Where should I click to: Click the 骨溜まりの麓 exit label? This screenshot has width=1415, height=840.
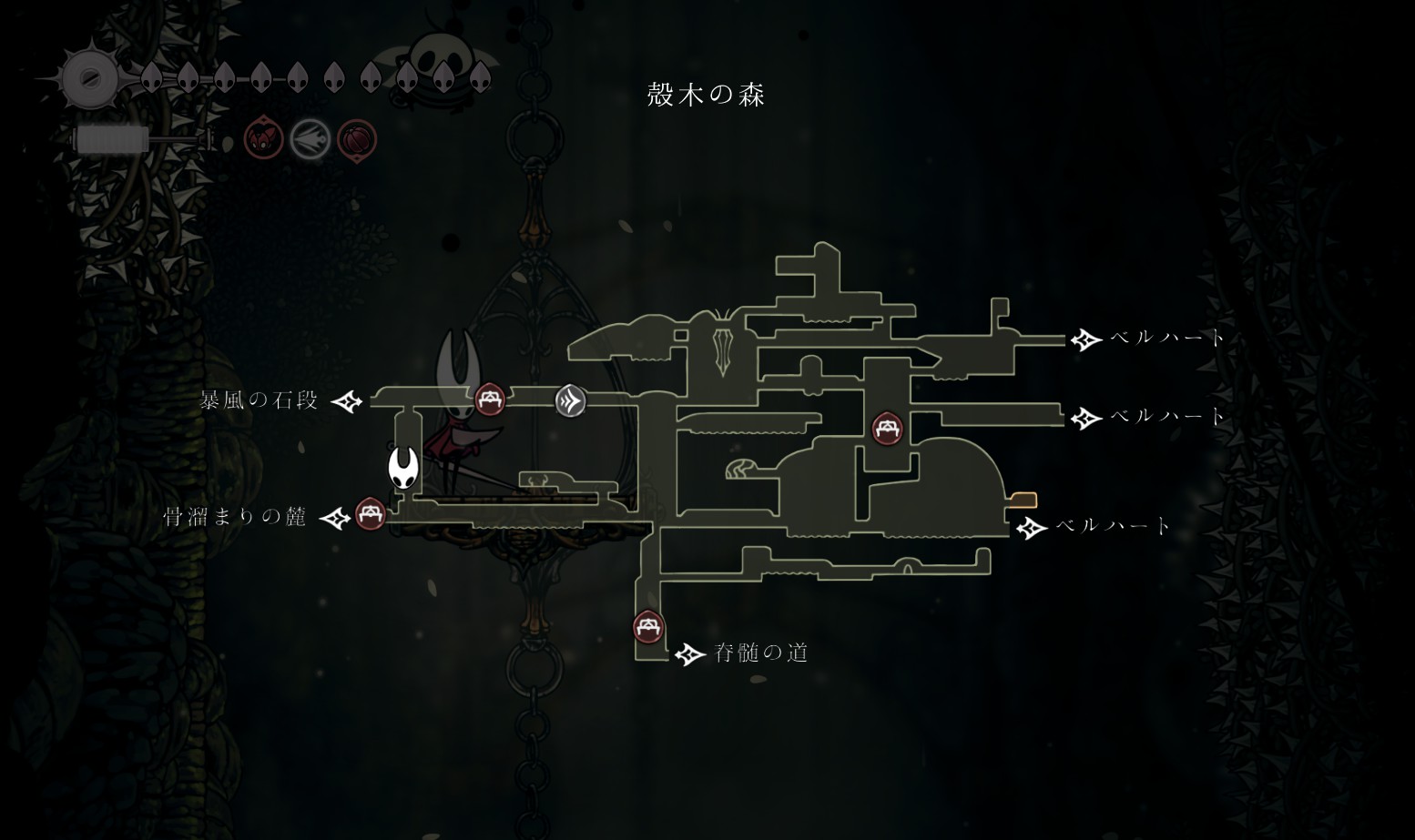[235, 518]
